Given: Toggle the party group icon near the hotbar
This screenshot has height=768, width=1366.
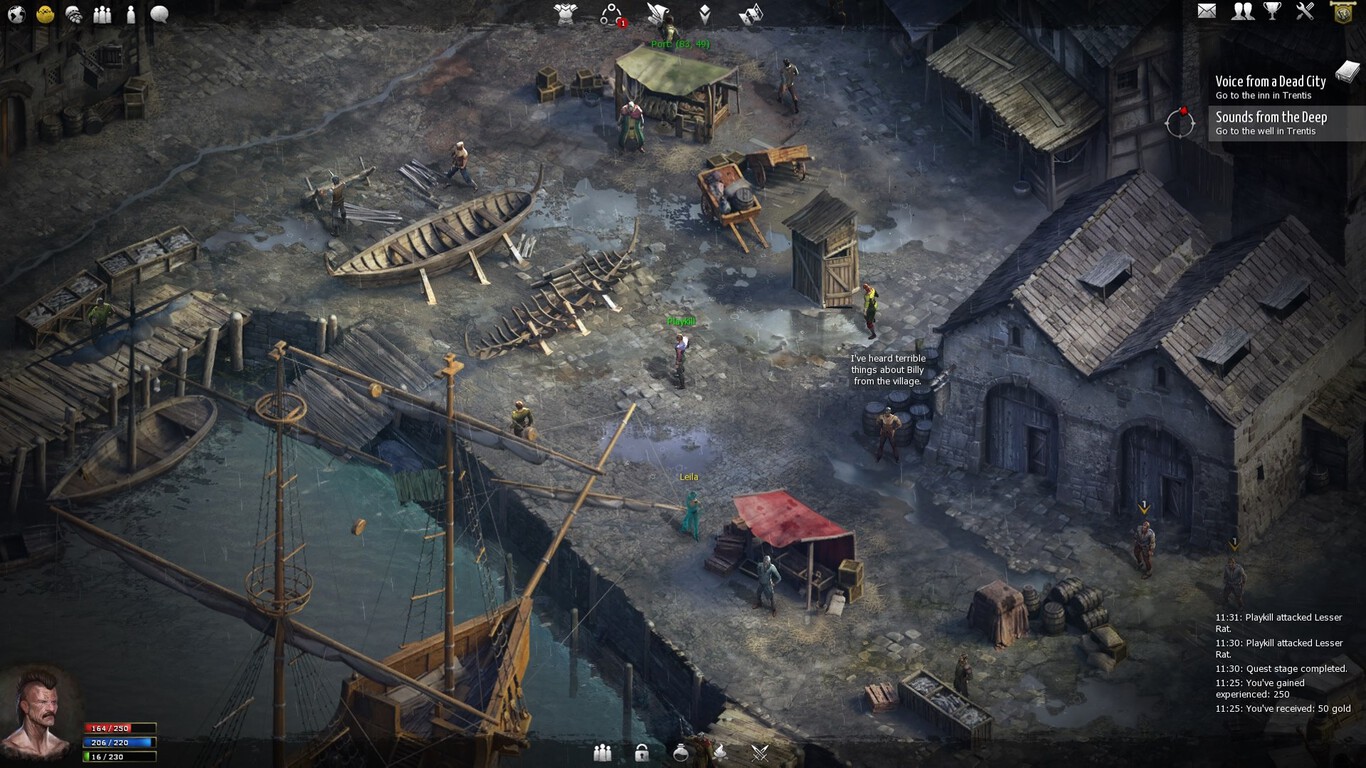Looking at the screenshot, I should pos(603,752).
